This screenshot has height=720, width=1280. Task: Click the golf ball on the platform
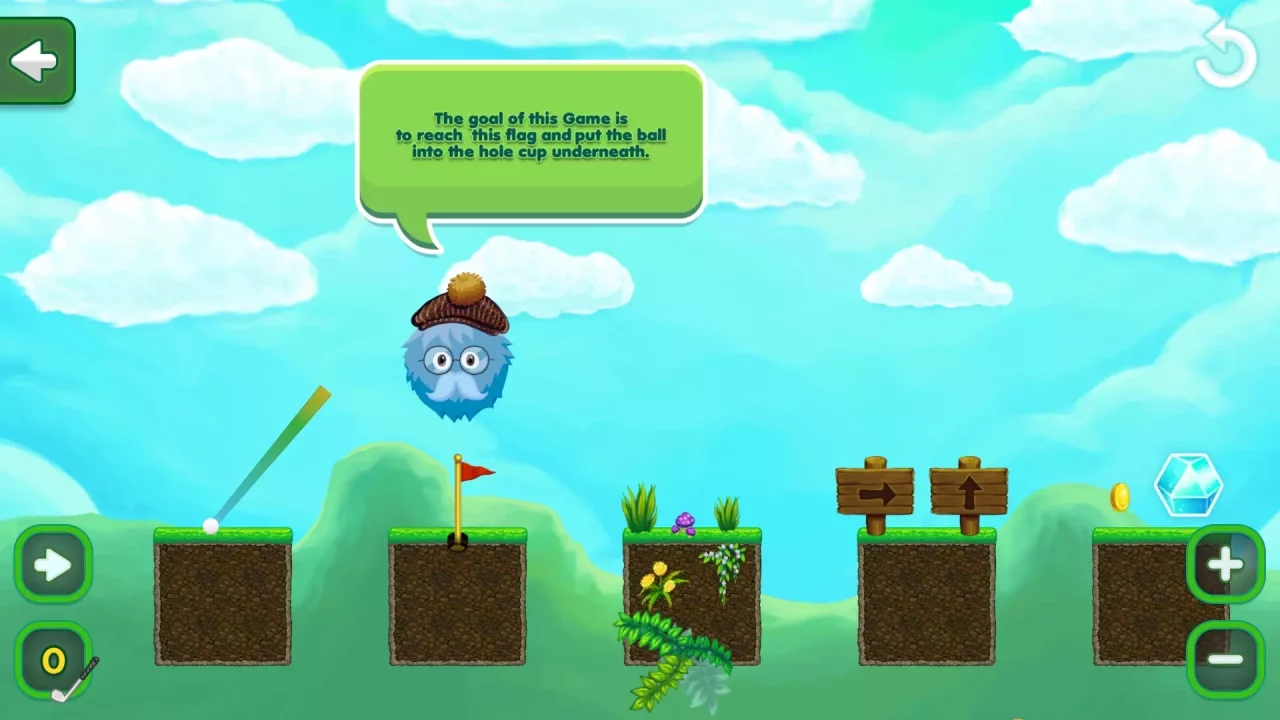tap(209, 524)
